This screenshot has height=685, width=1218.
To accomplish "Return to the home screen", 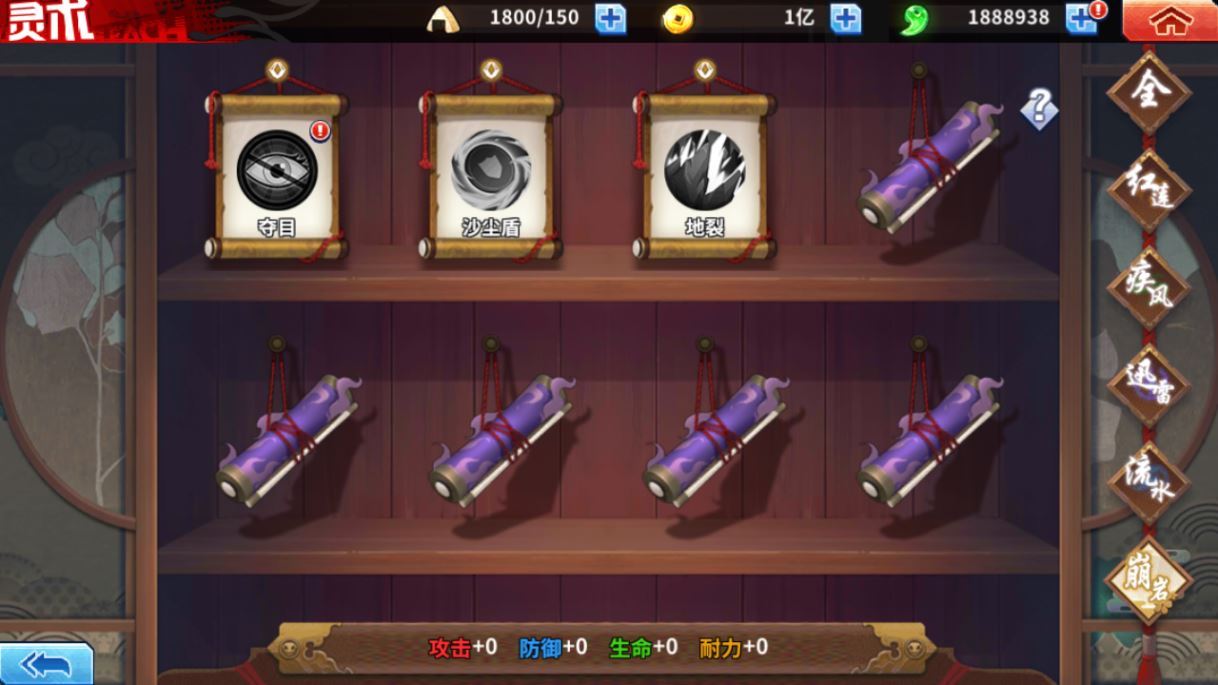I will point(1169,20).
